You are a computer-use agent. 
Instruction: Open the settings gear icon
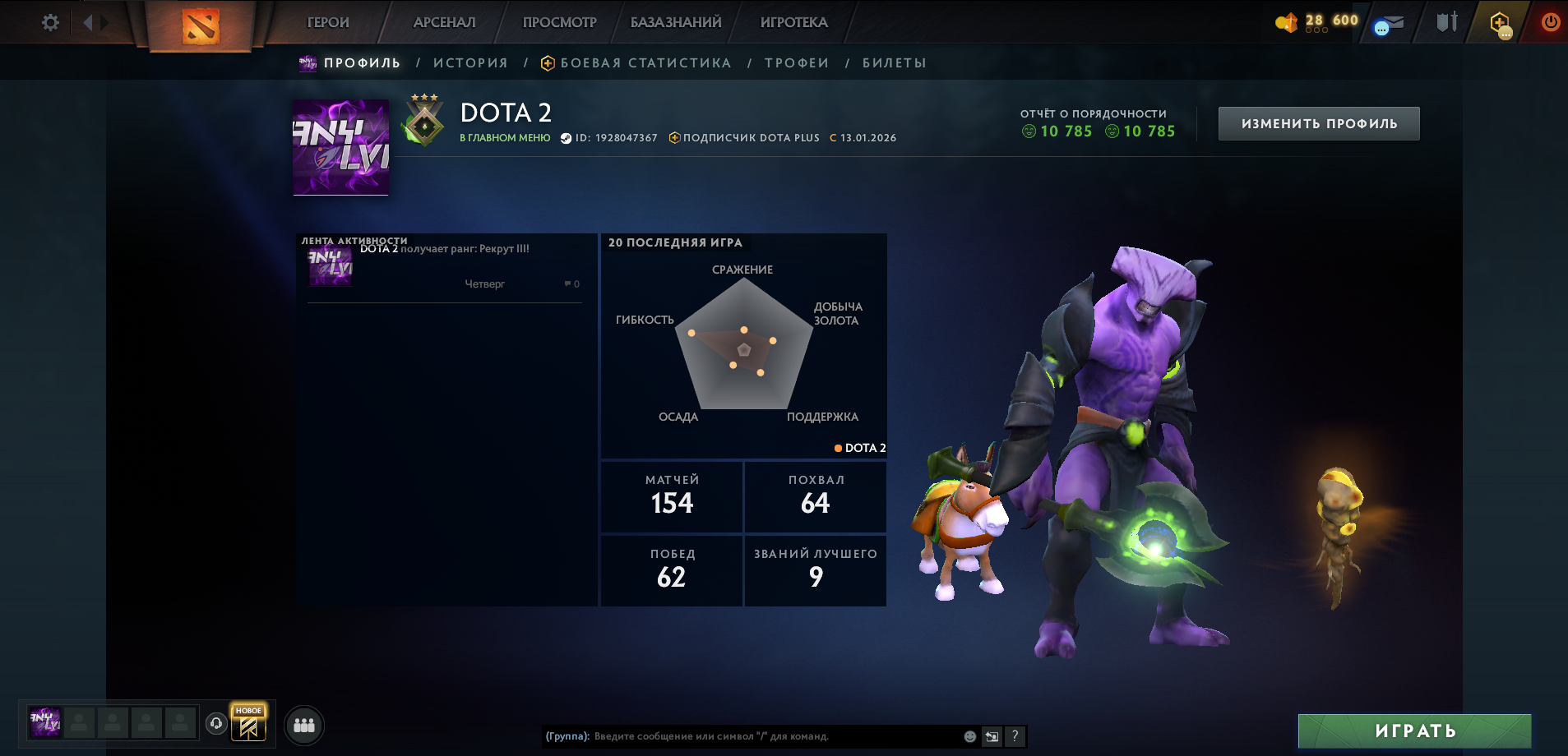click(x=49, y=22)
